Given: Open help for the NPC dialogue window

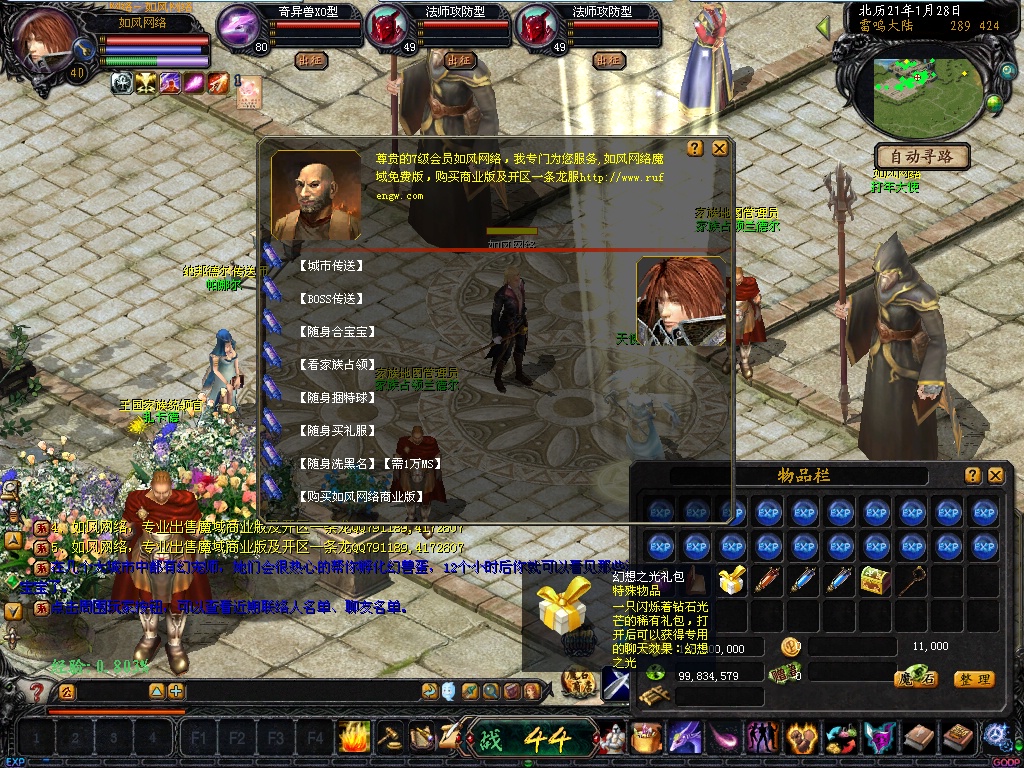Looking at the screenshot, I should click(698, 148).
